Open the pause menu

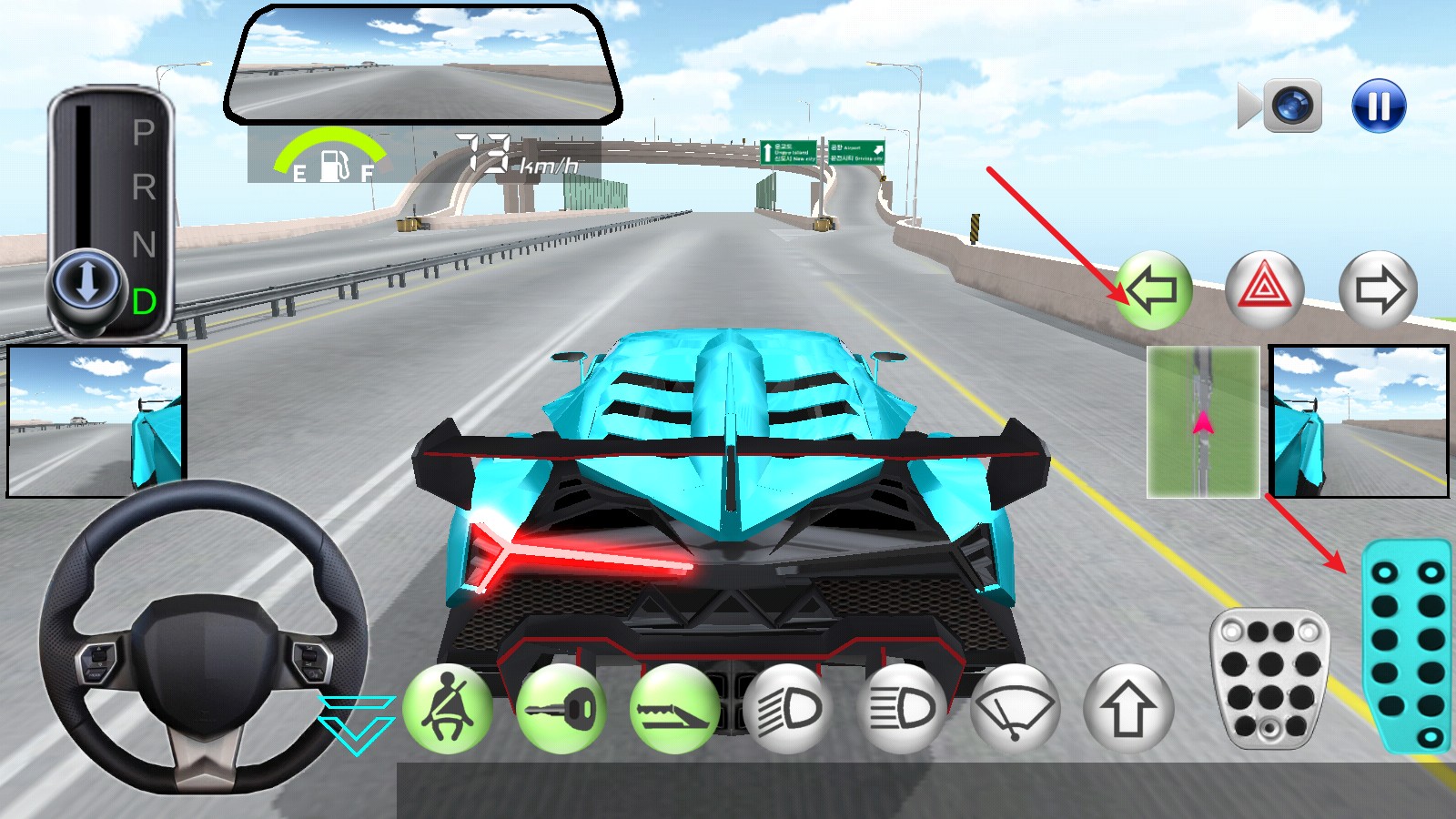pyautogui.click(x=1377, y=104)
